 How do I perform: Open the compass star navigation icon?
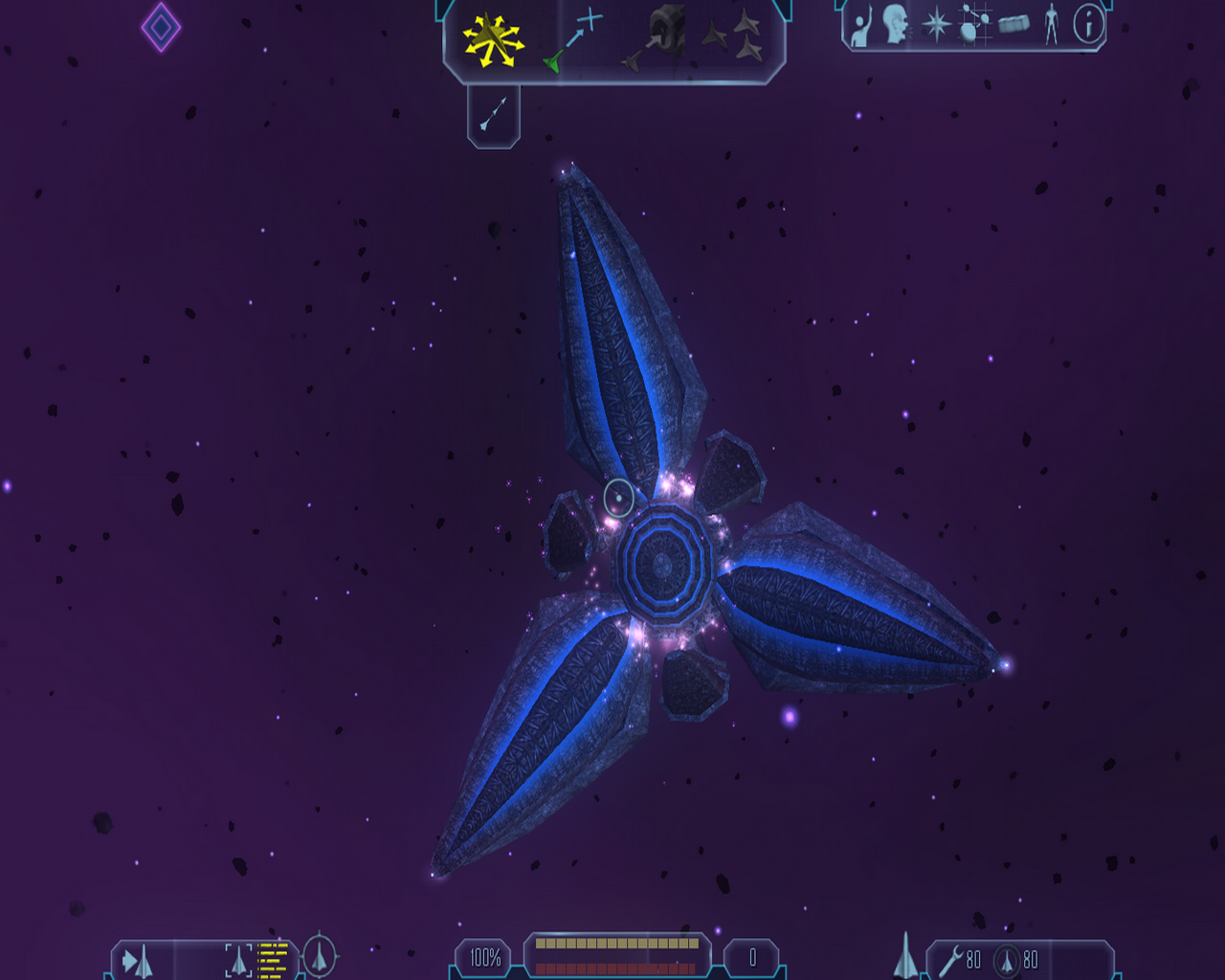click(935, 25)
